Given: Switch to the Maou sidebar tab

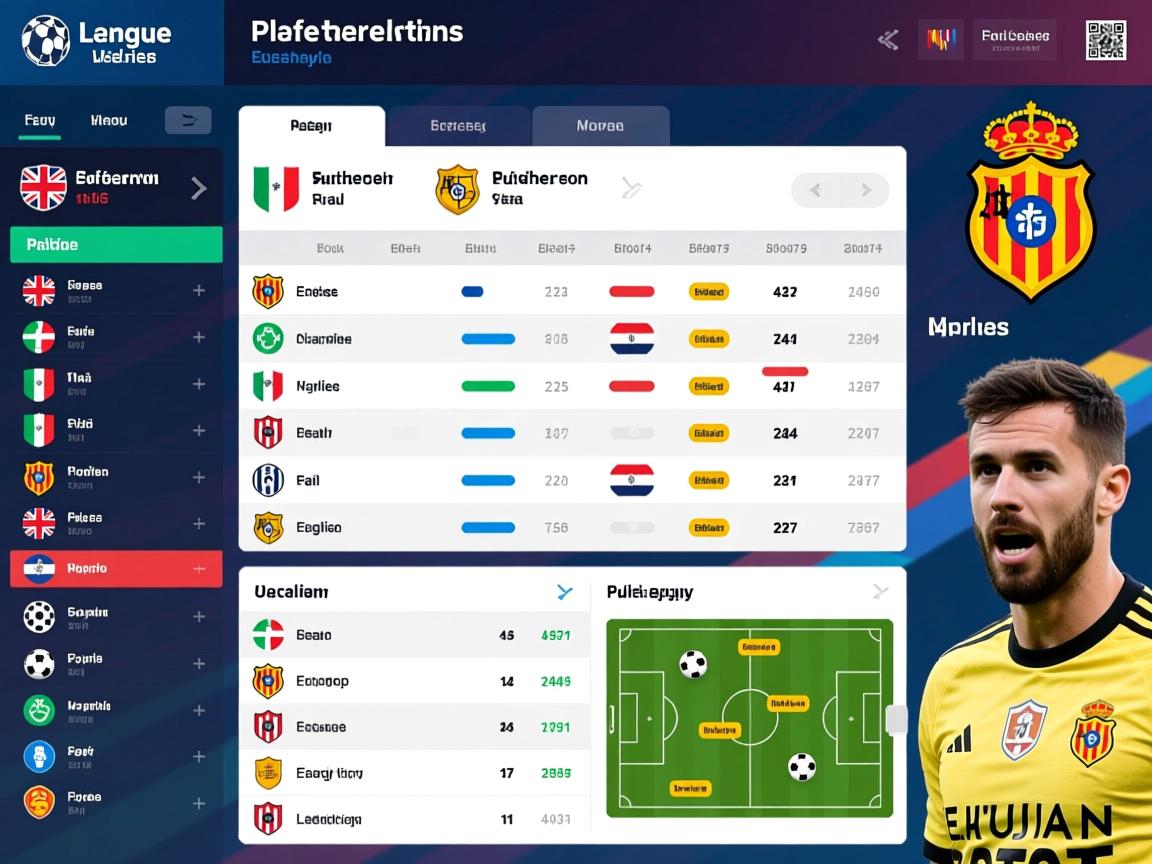Looking at the screenshot, I should 108,121.
